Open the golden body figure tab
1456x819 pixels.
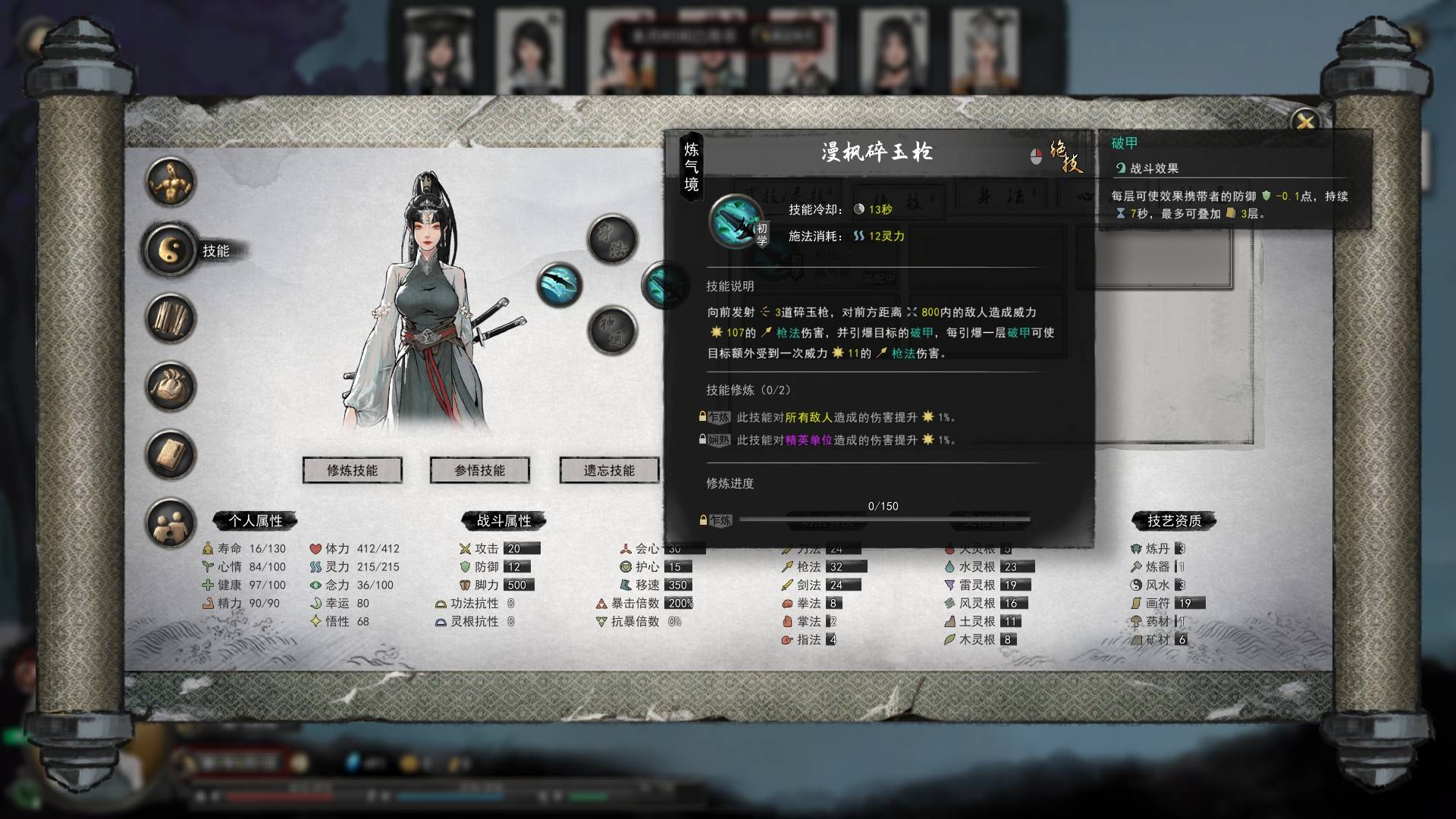(171, 182)
